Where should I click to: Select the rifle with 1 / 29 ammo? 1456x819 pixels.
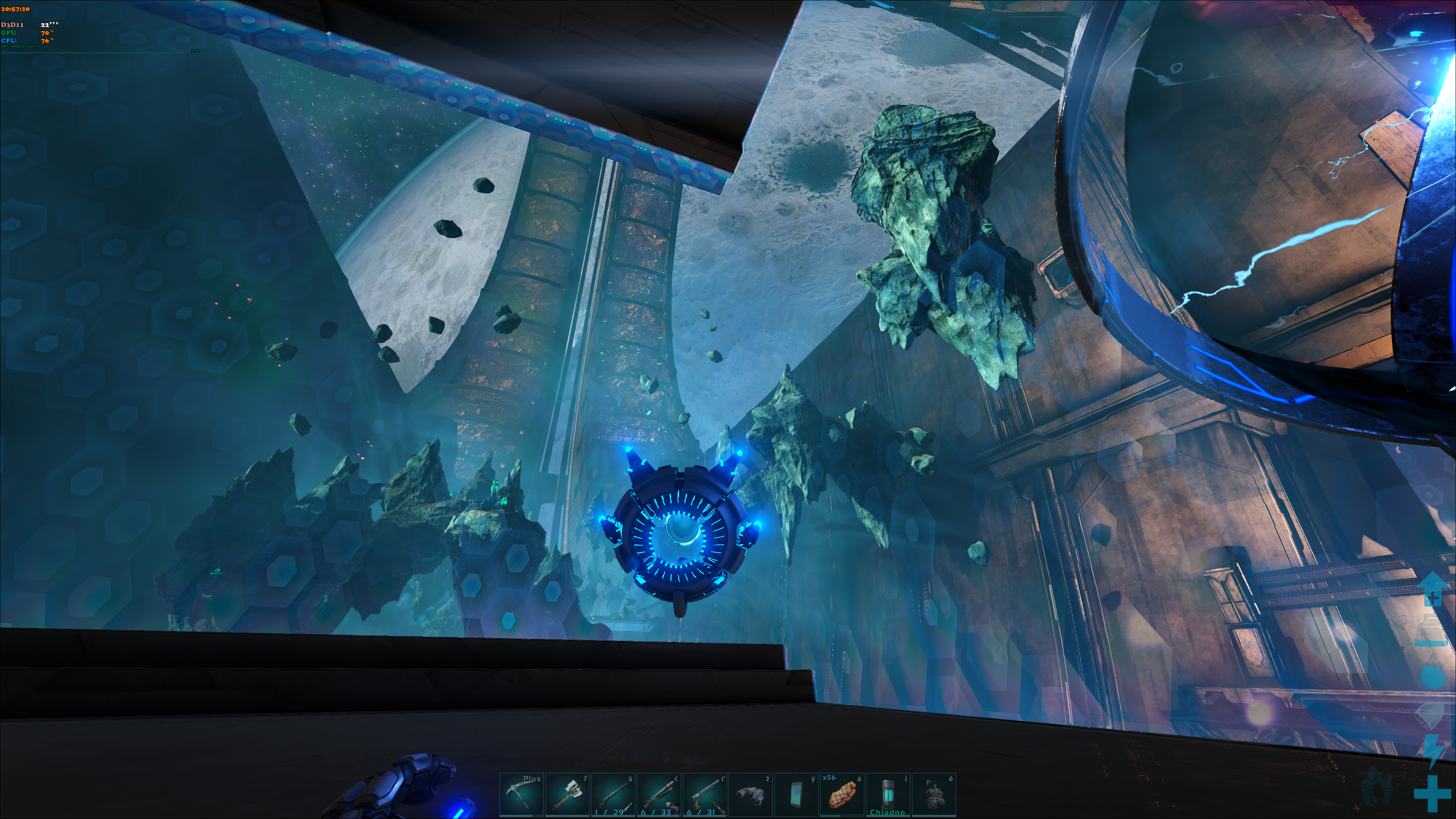tap(613, 795)
